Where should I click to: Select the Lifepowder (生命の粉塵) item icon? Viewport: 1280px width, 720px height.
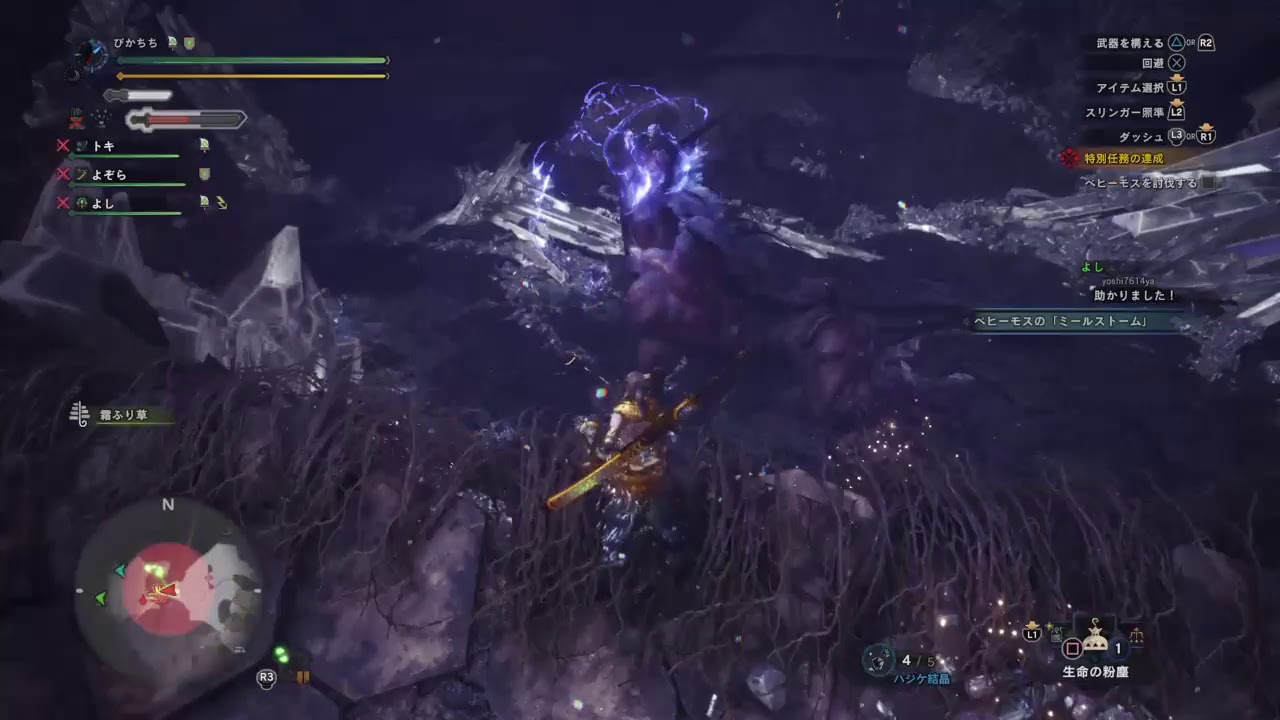[1095, 641]
